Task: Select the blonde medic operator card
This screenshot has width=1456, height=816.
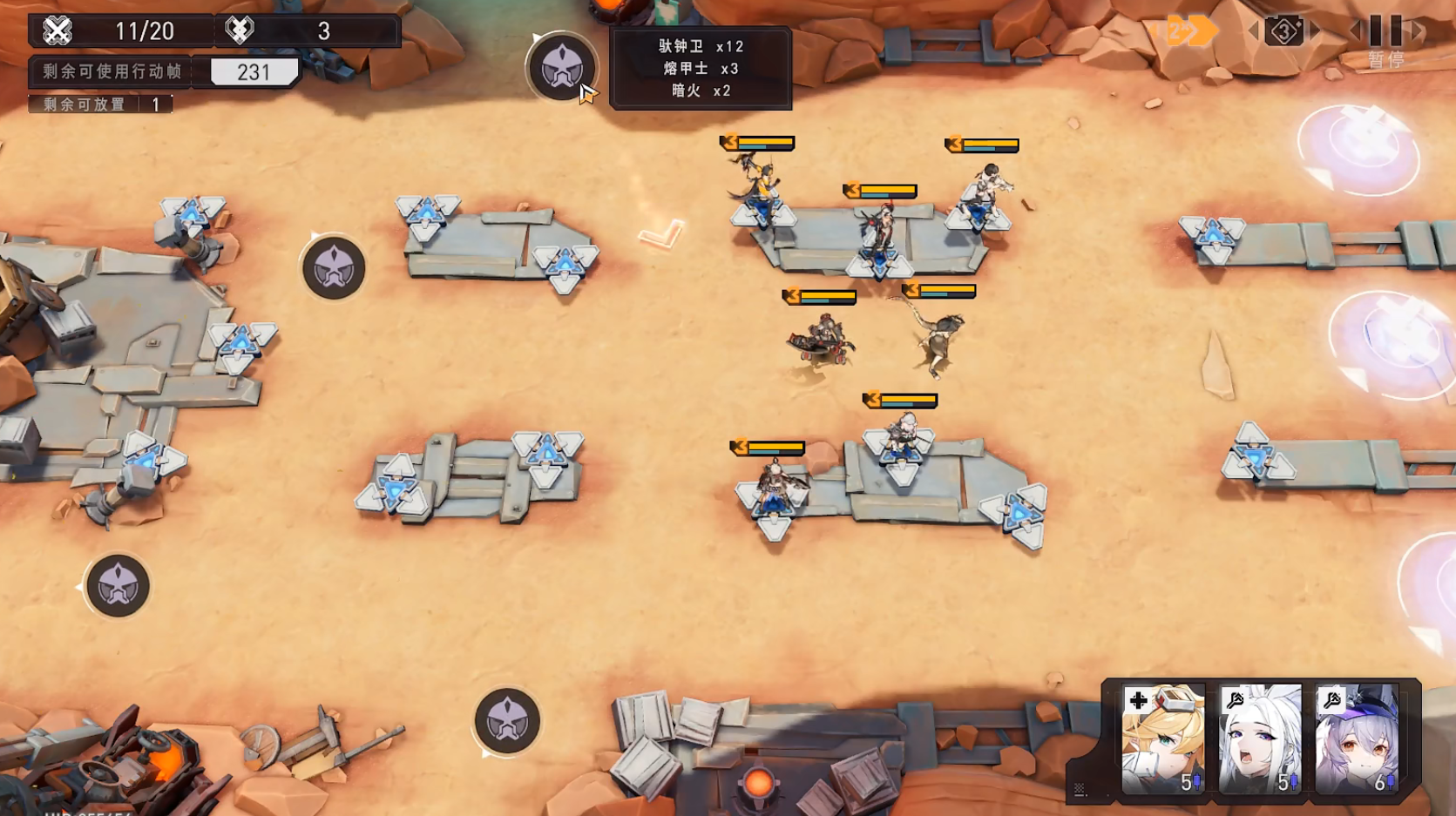Action: pyautogui.click(x=1163, y=738)
